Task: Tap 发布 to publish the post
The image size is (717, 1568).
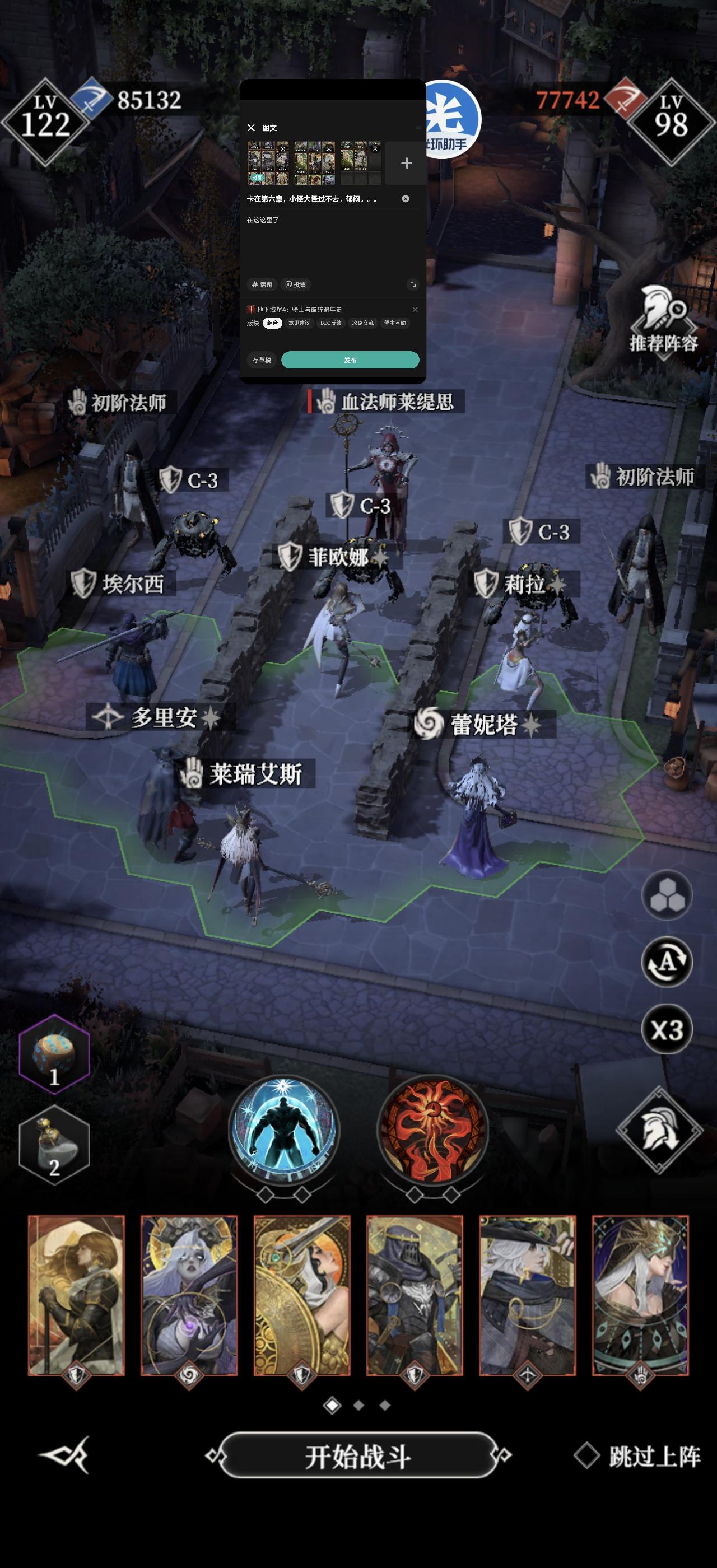Action: click(352, 361)
